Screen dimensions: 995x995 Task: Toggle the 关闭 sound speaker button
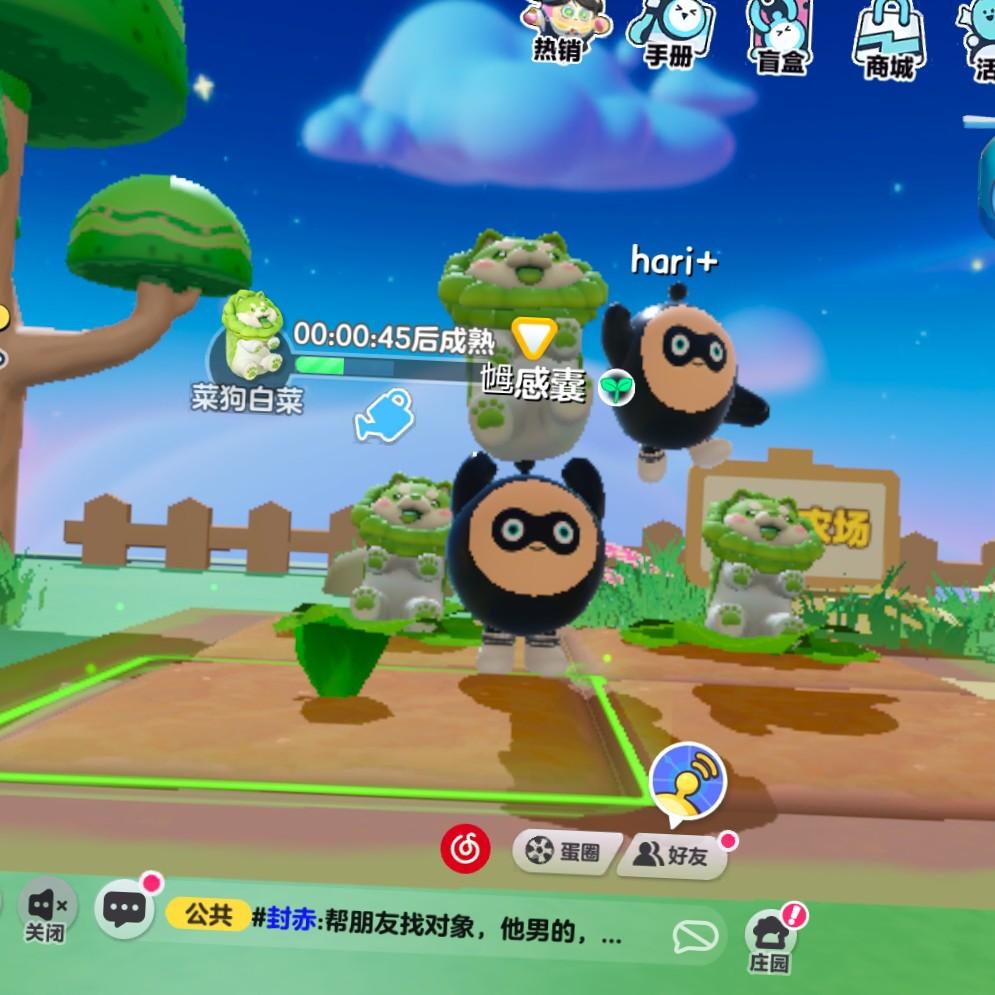pos(46,910)
